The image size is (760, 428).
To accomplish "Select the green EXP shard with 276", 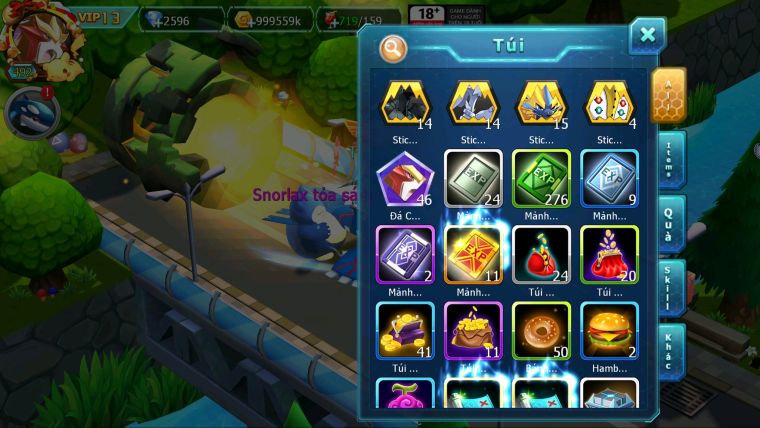I will 541,178.
